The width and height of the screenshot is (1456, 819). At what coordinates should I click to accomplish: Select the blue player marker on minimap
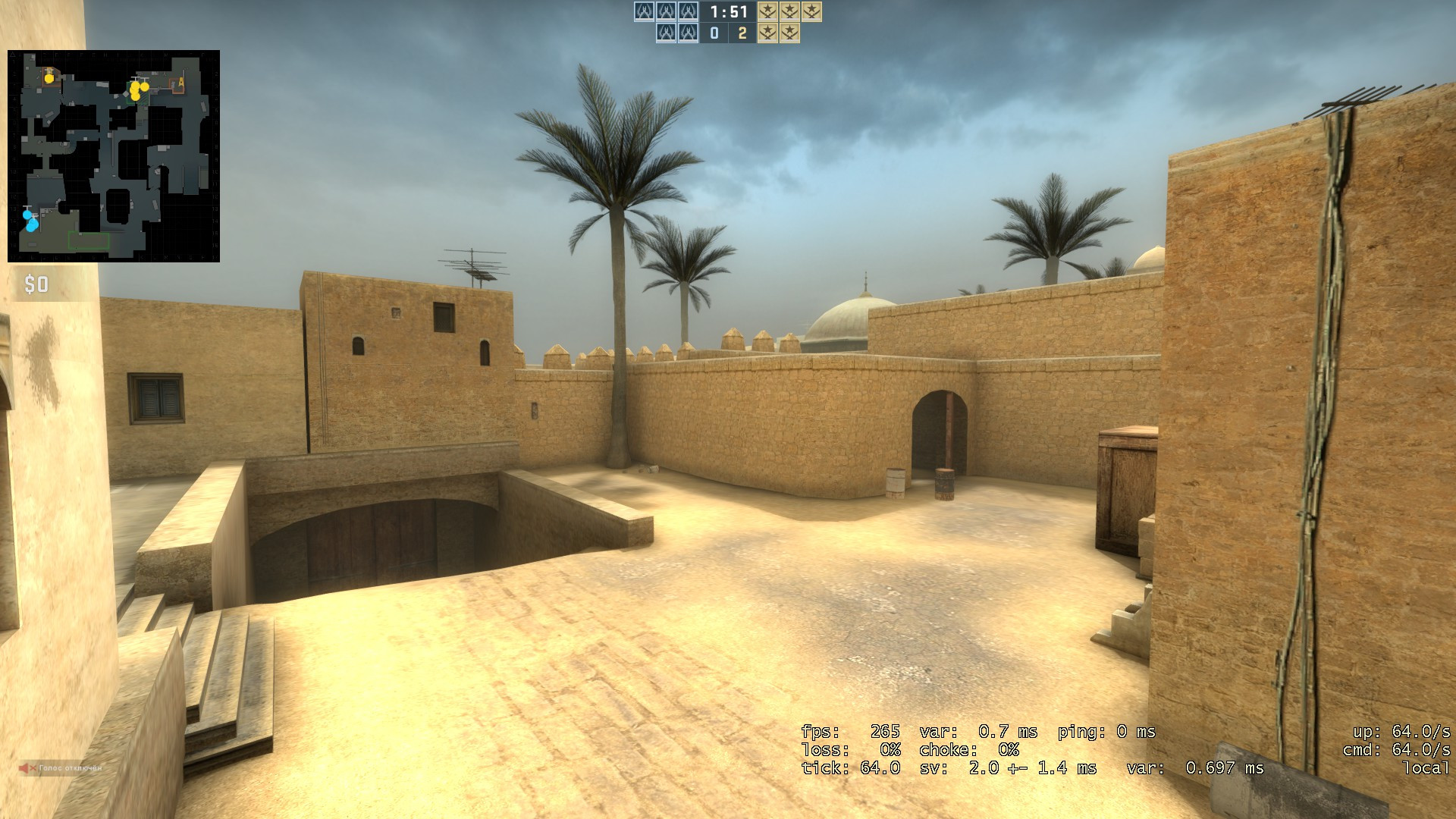click(27, 215)
